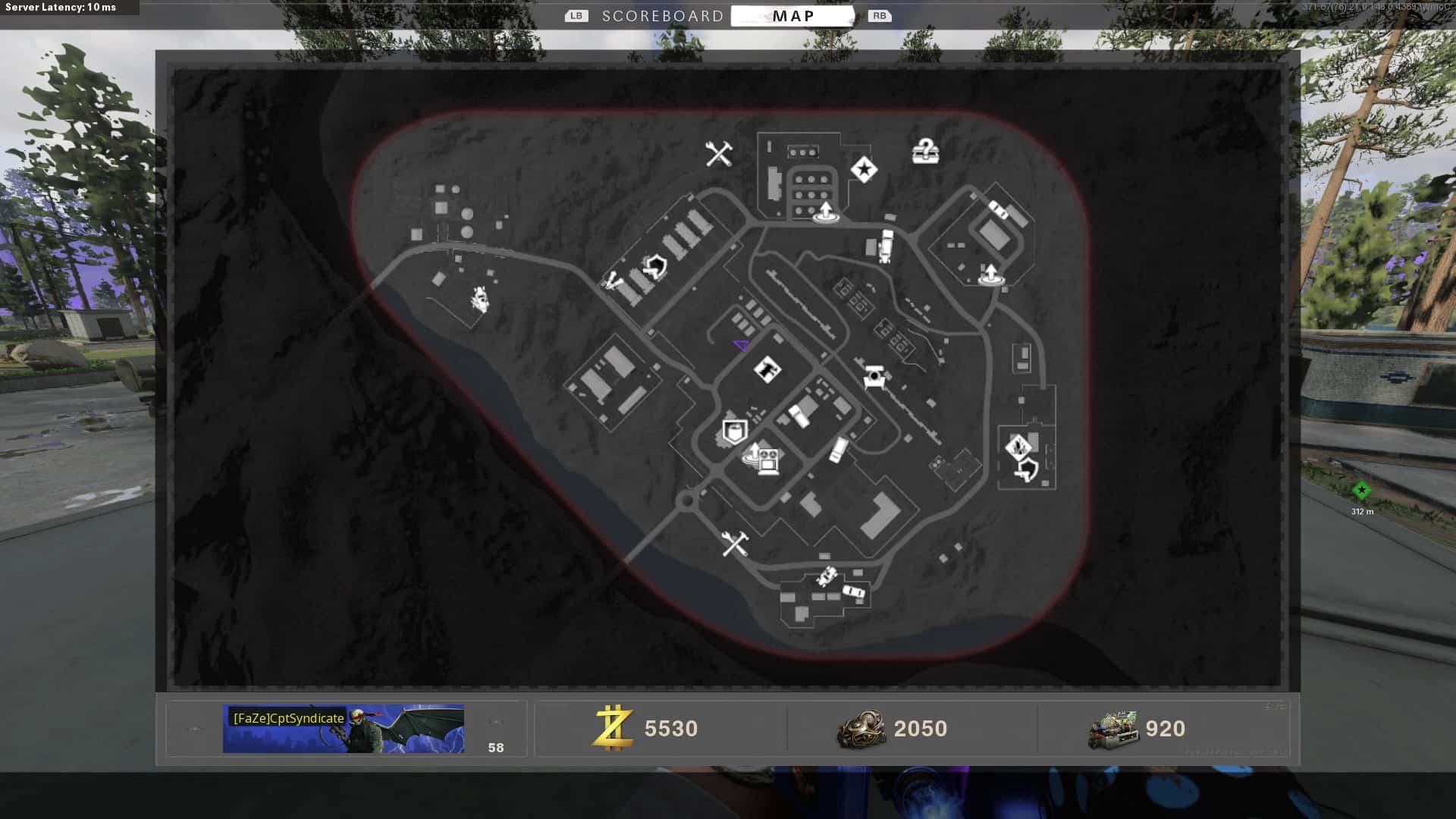Choose the shield-and-pistol marker

1027,471
